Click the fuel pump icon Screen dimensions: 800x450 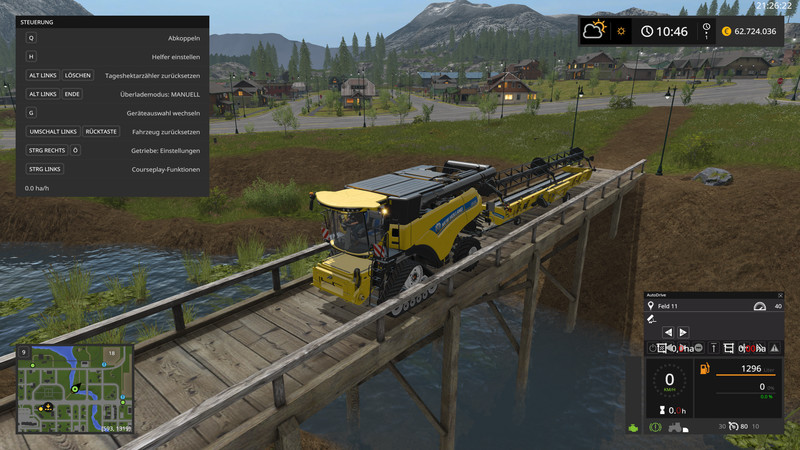(705, 371)
